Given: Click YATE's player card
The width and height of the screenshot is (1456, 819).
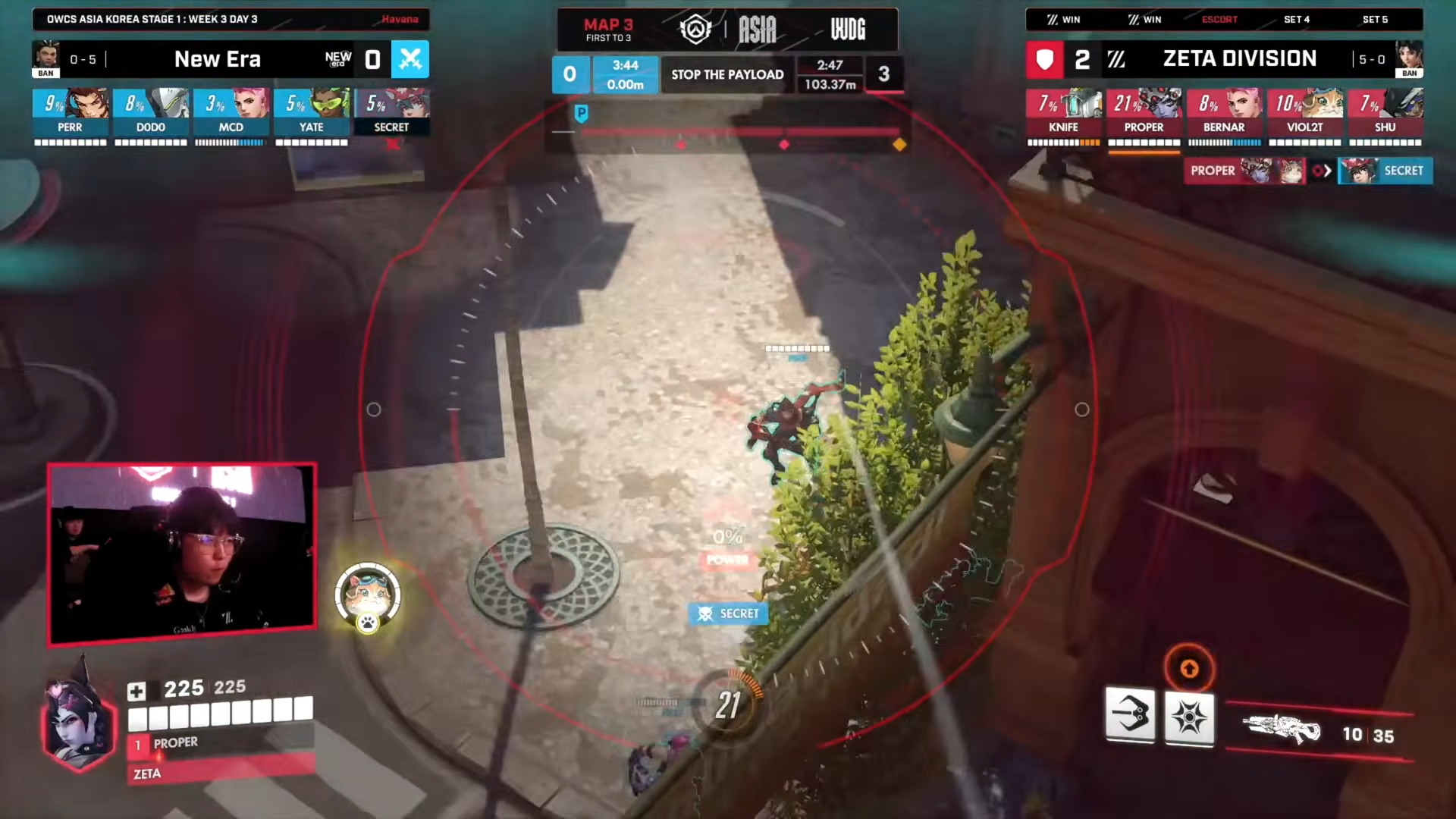Looking at the screenshot, I should (311, 112).
